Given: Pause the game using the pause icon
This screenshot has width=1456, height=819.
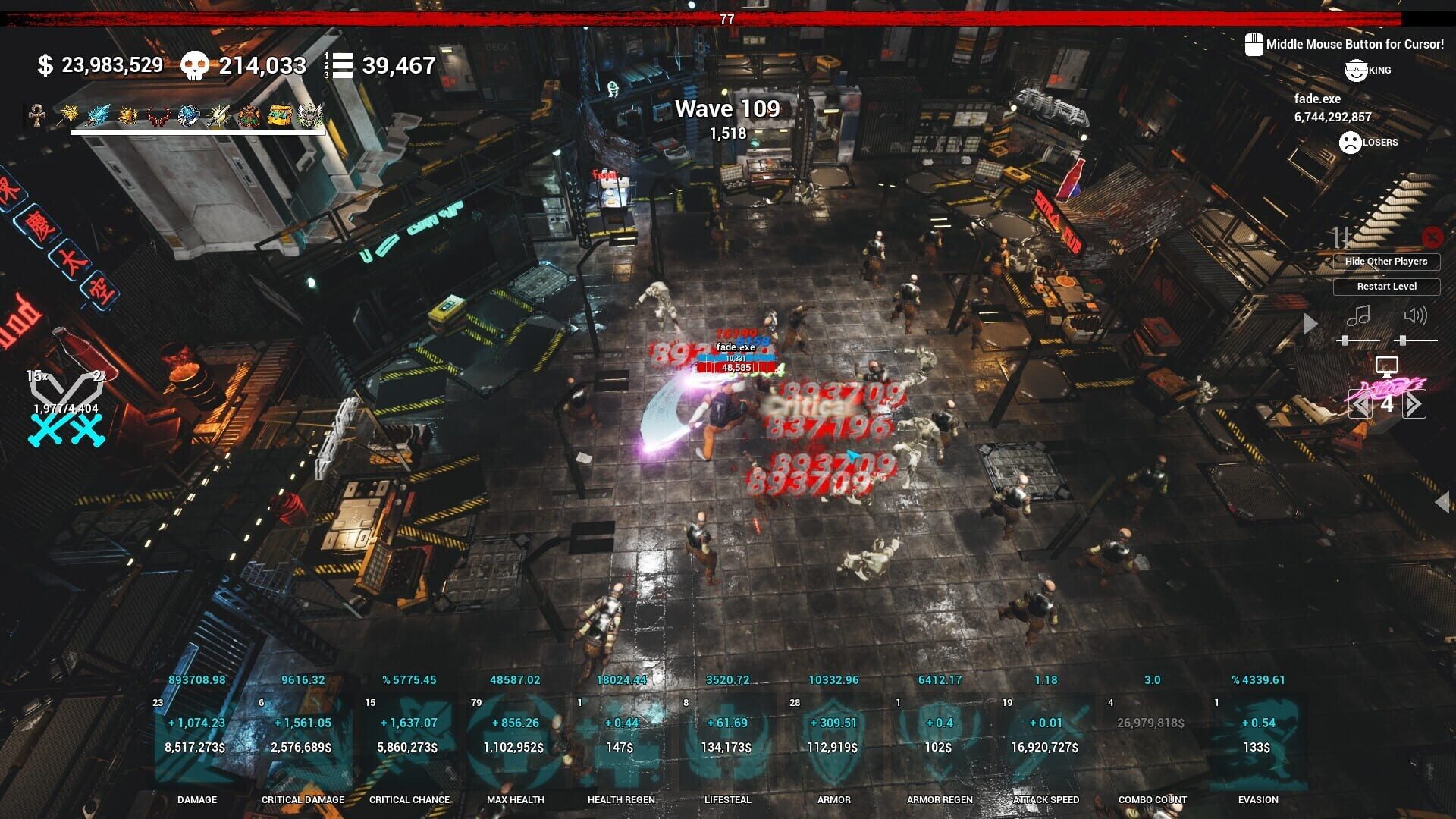Looking at the screenshot, I should point(1341,236).
